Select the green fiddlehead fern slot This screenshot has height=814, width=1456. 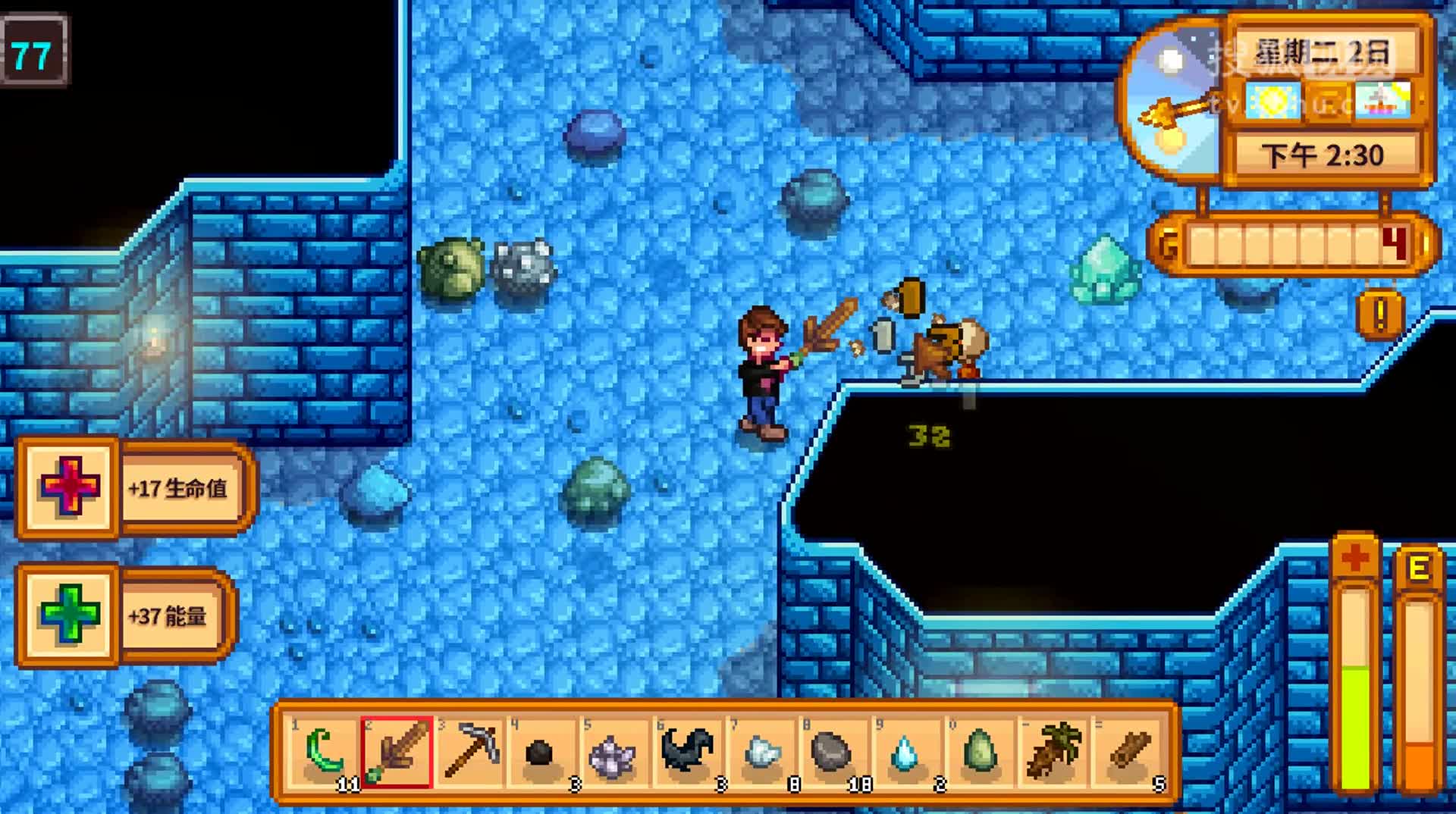pyautogui.click(x=324, y=753)
